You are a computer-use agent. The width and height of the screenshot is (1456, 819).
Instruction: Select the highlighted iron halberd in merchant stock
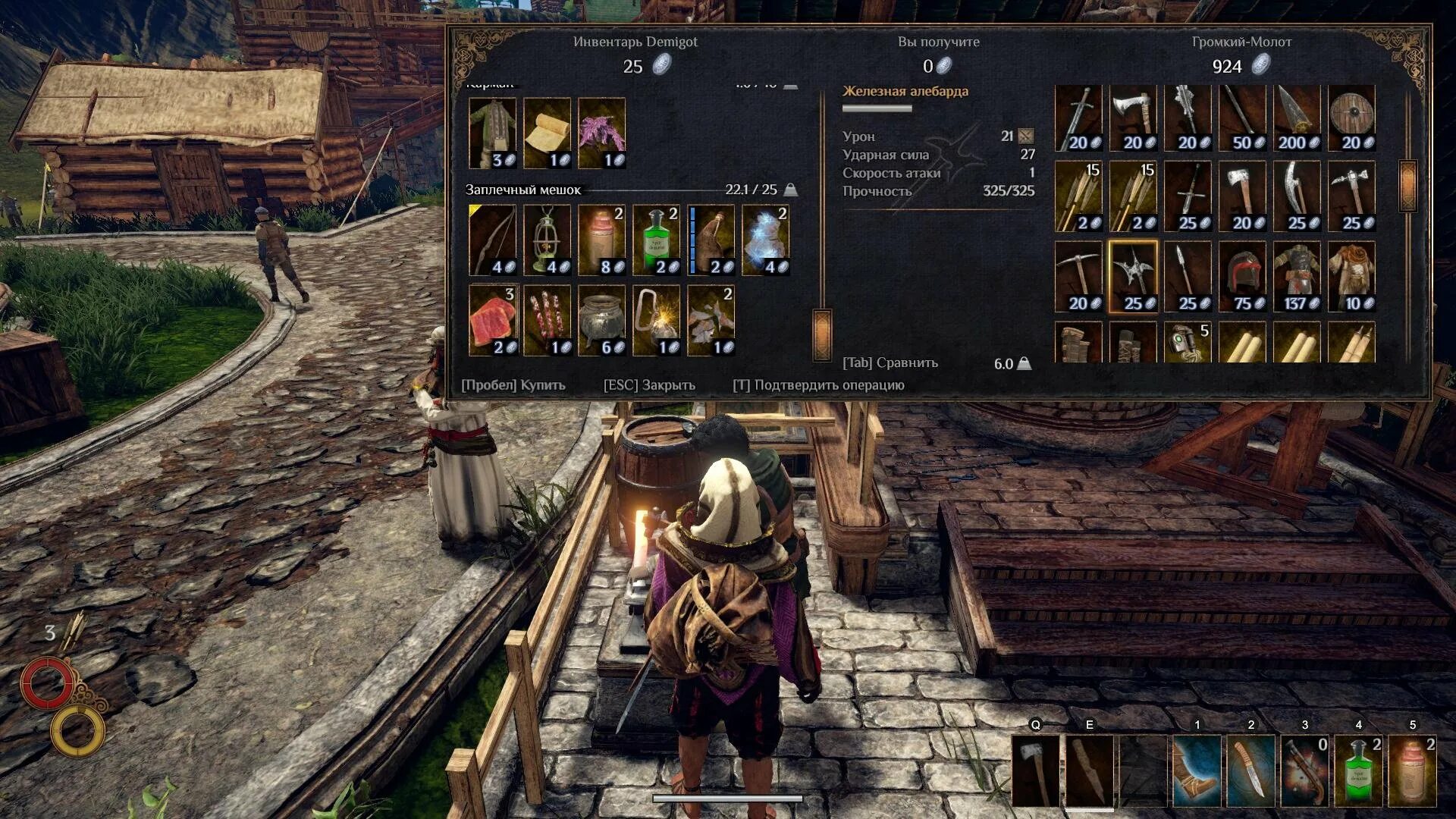point(1133,278)
